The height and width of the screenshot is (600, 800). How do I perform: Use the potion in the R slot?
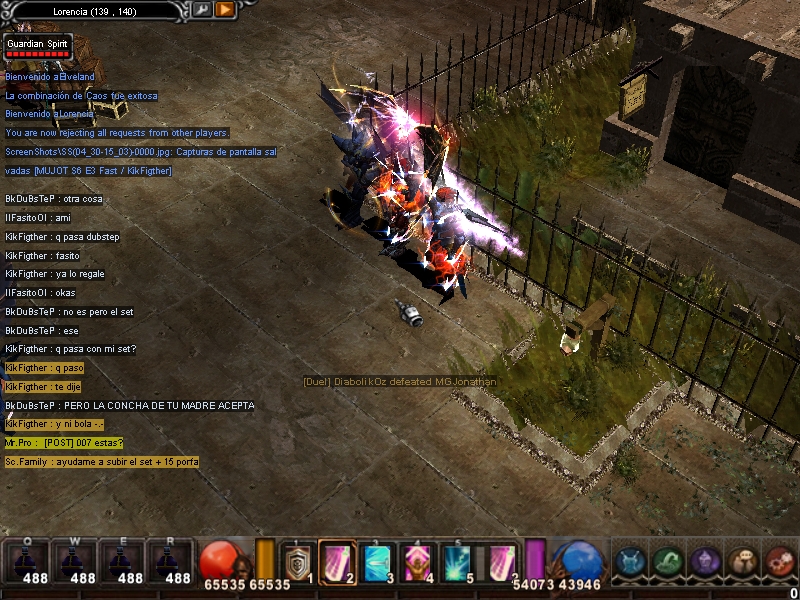click(x=170, y=563)
